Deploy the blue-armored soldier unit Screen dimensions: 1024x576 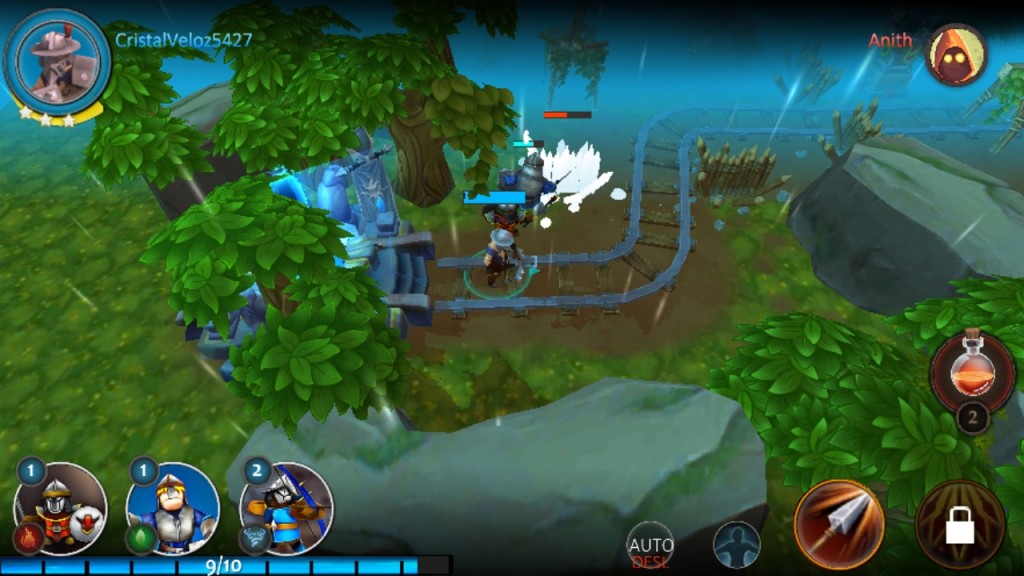172,509
